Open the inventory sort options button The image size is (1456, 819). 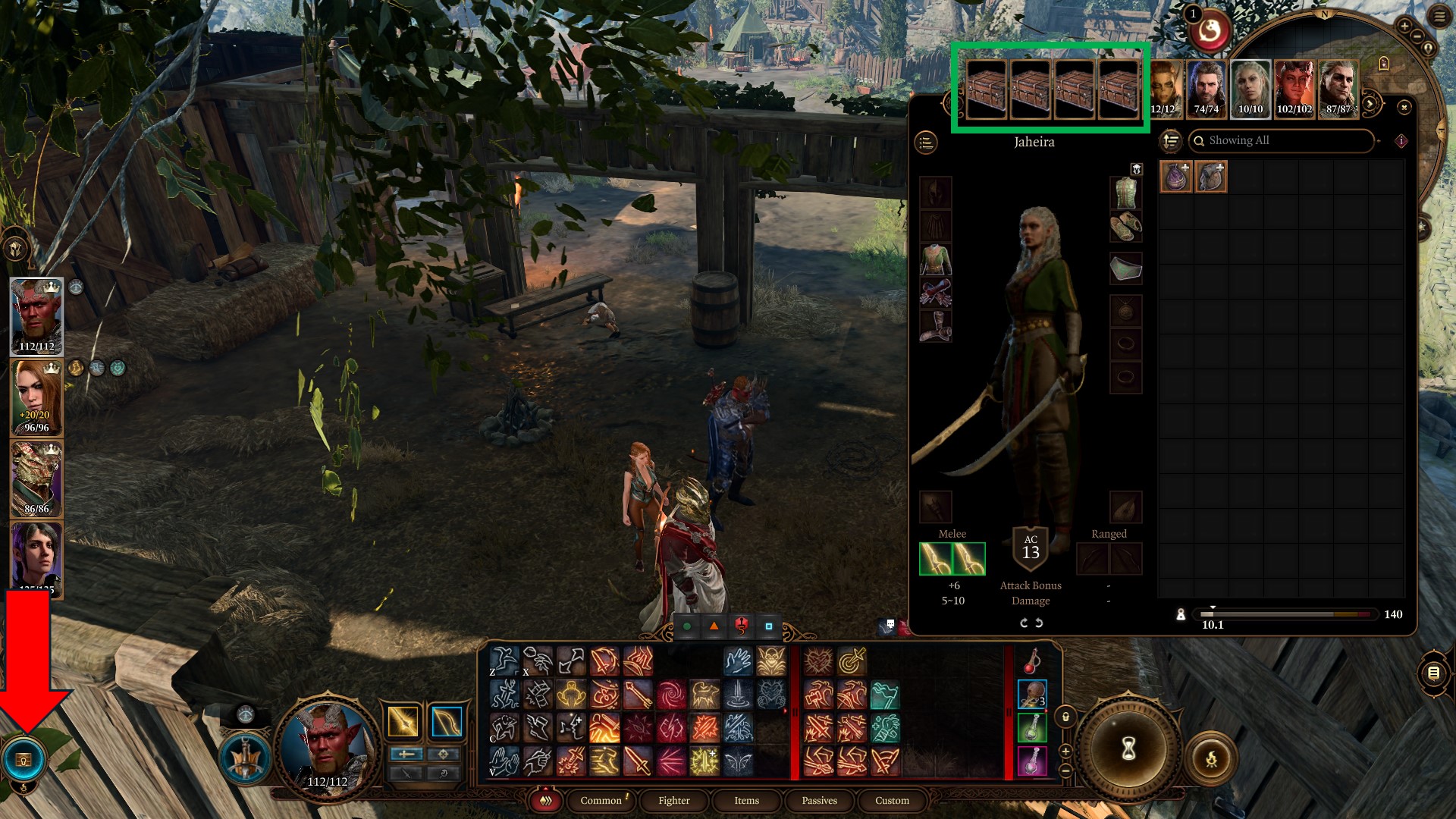(1171, 141)
